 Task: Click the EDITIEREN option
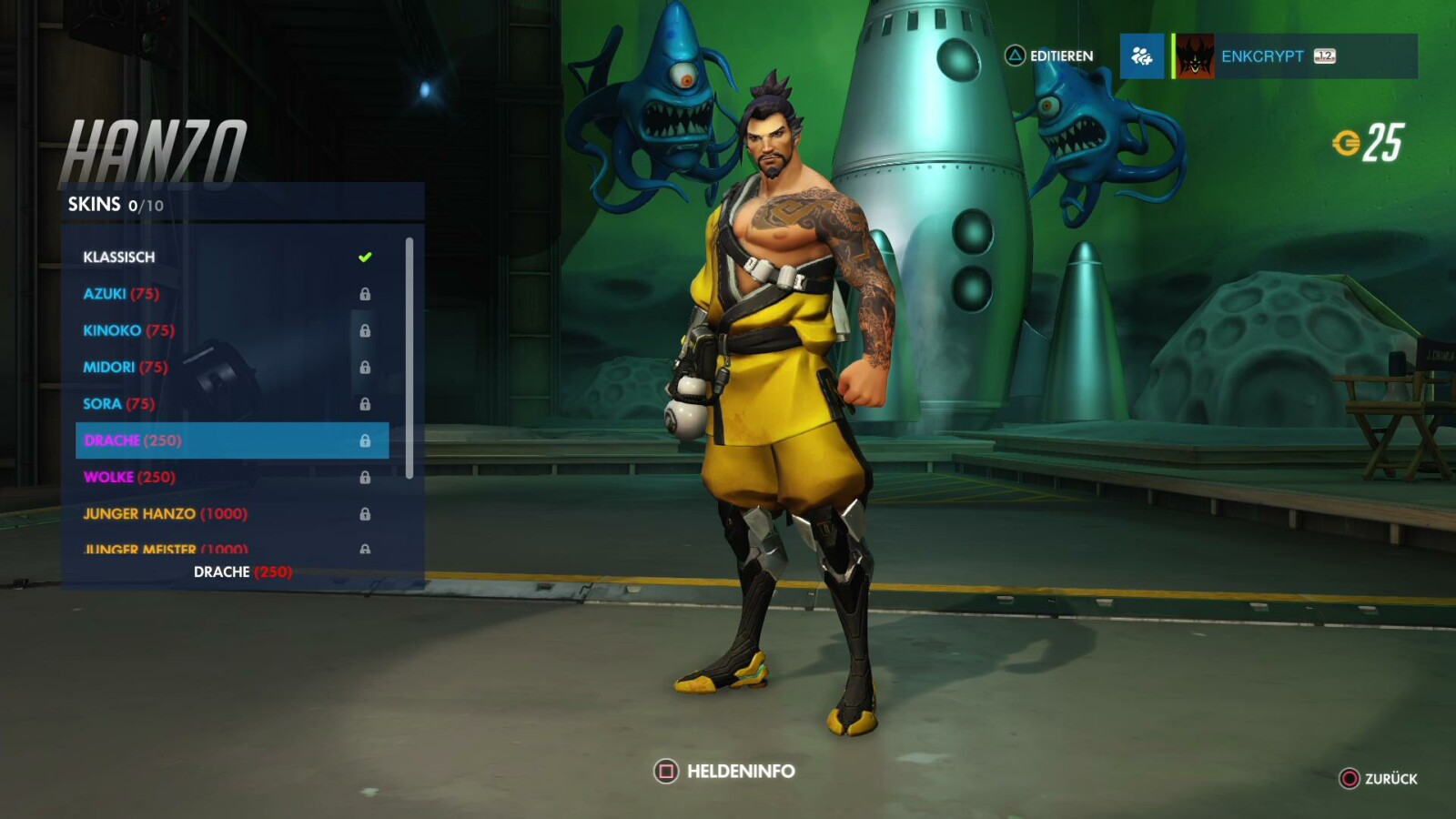click(1058, 56)
